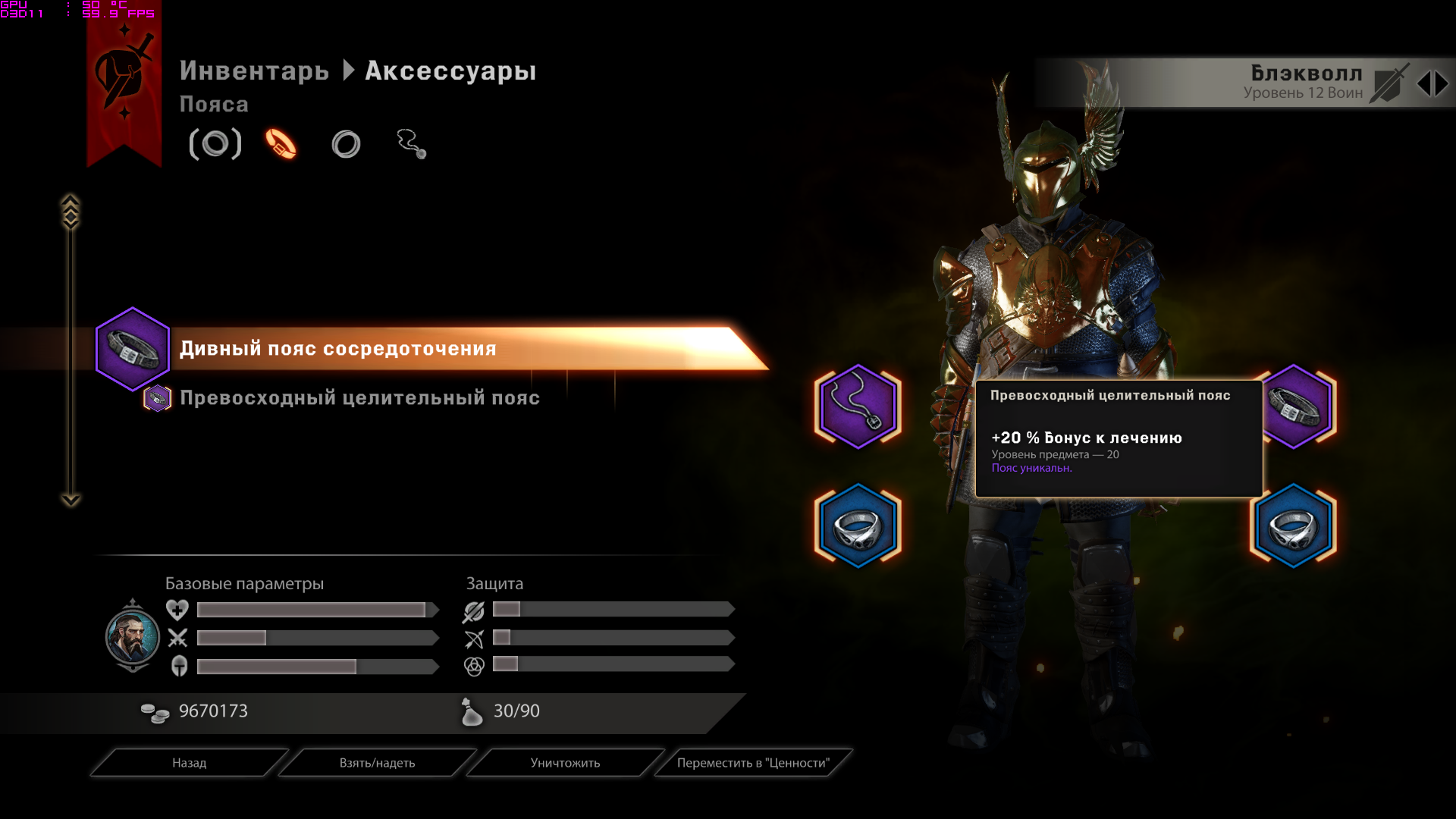Switch to previous party member arrow
Viewport: 1456px width, 819px height.
pos(1424,83)
